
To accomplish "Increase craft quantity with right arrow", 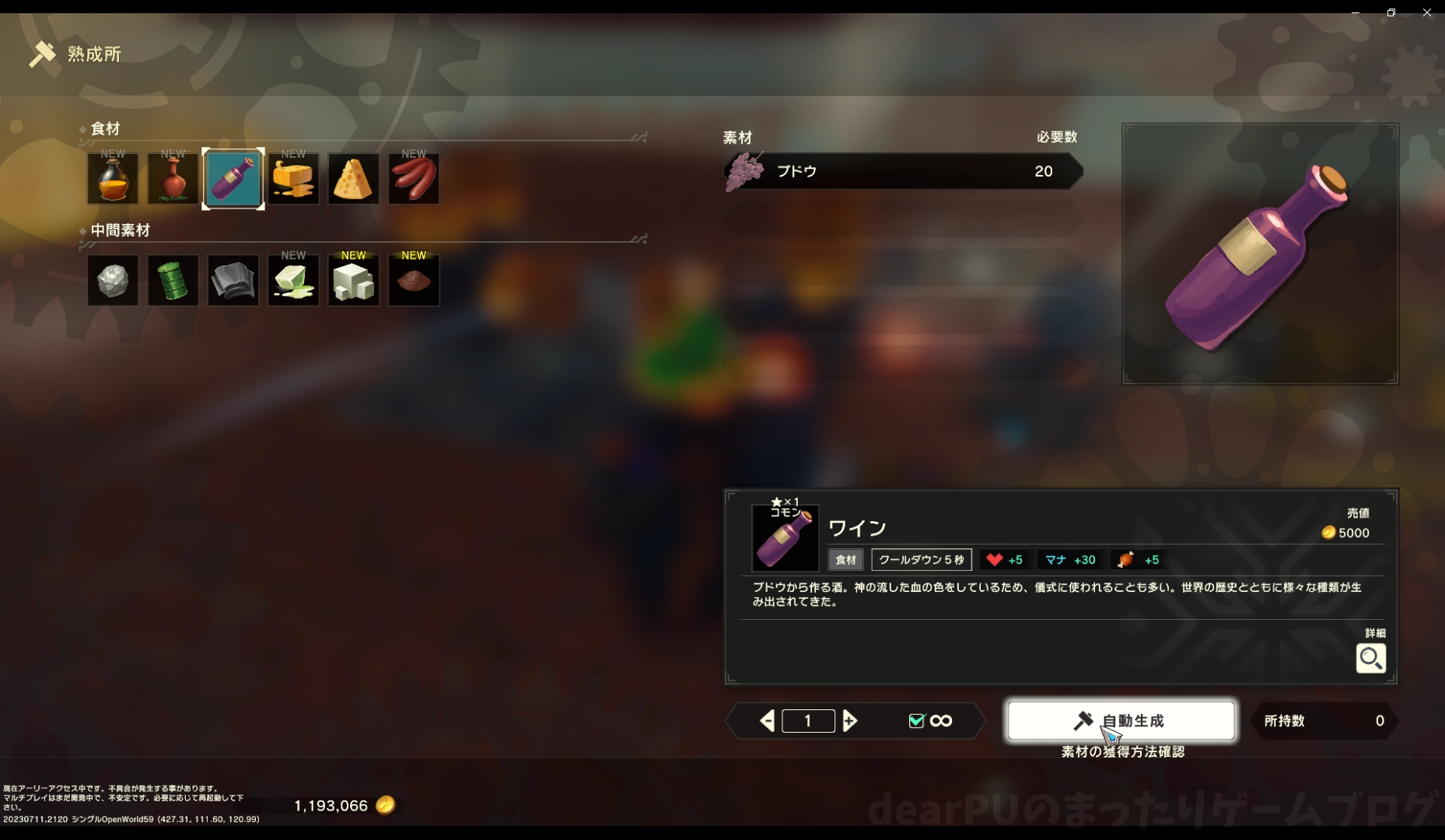I will tap(850, 721).
